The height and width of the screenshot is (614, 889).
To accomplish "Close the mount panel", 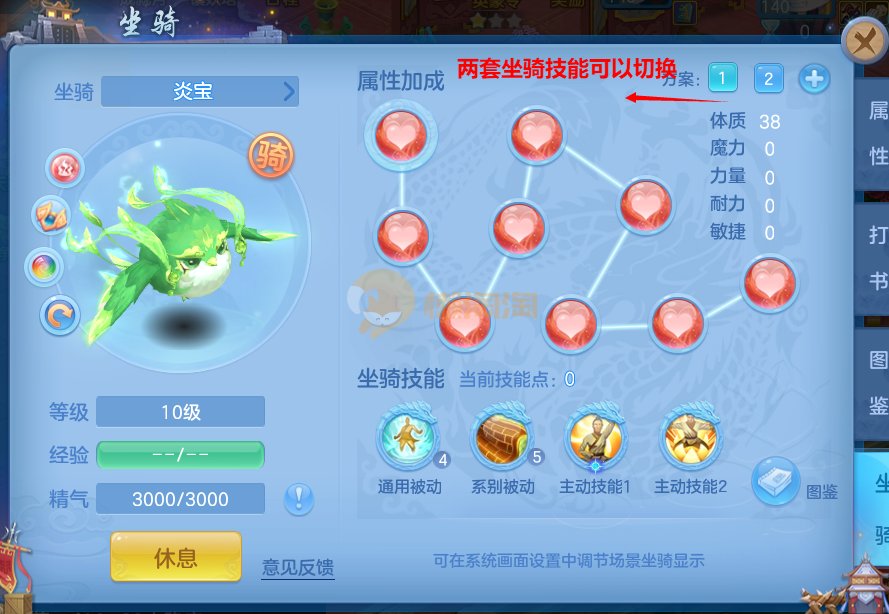I will click(862, 44).
